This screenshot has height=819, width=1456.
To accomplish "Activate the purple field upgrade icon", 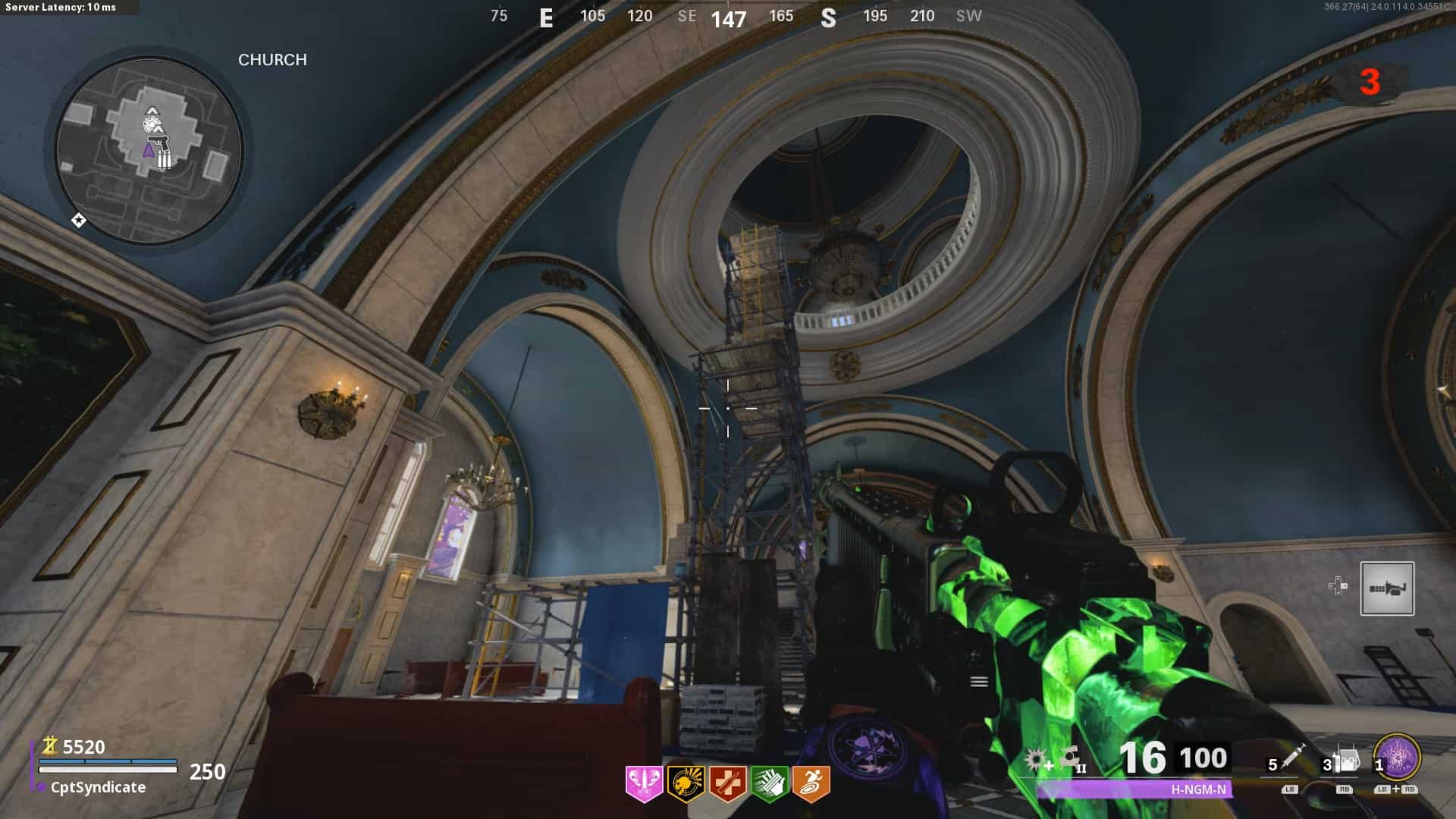I will point(1397,758).
